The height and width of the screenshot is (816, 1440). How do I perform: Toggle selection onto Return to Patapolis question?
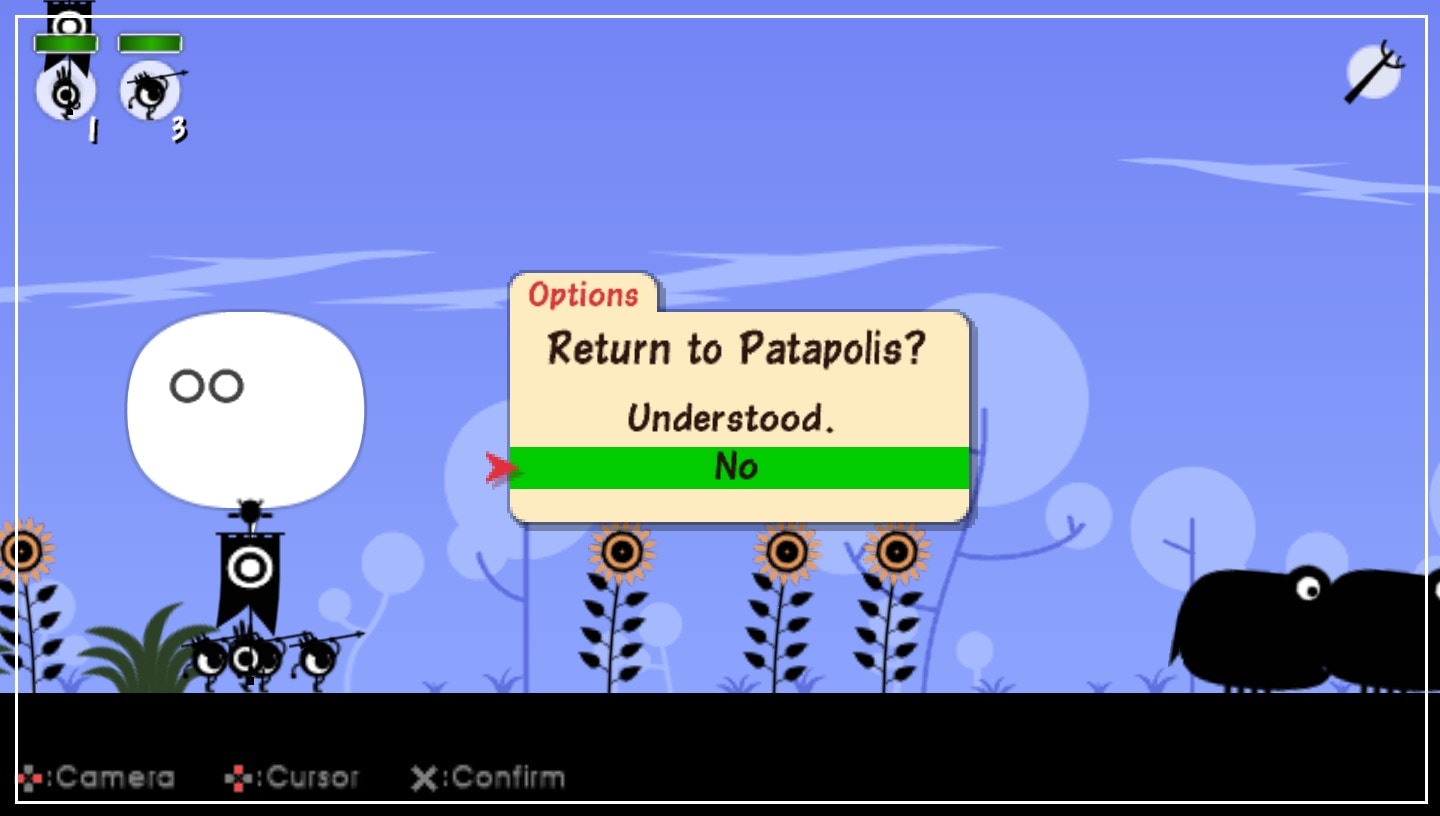click(x=736, y=350)
